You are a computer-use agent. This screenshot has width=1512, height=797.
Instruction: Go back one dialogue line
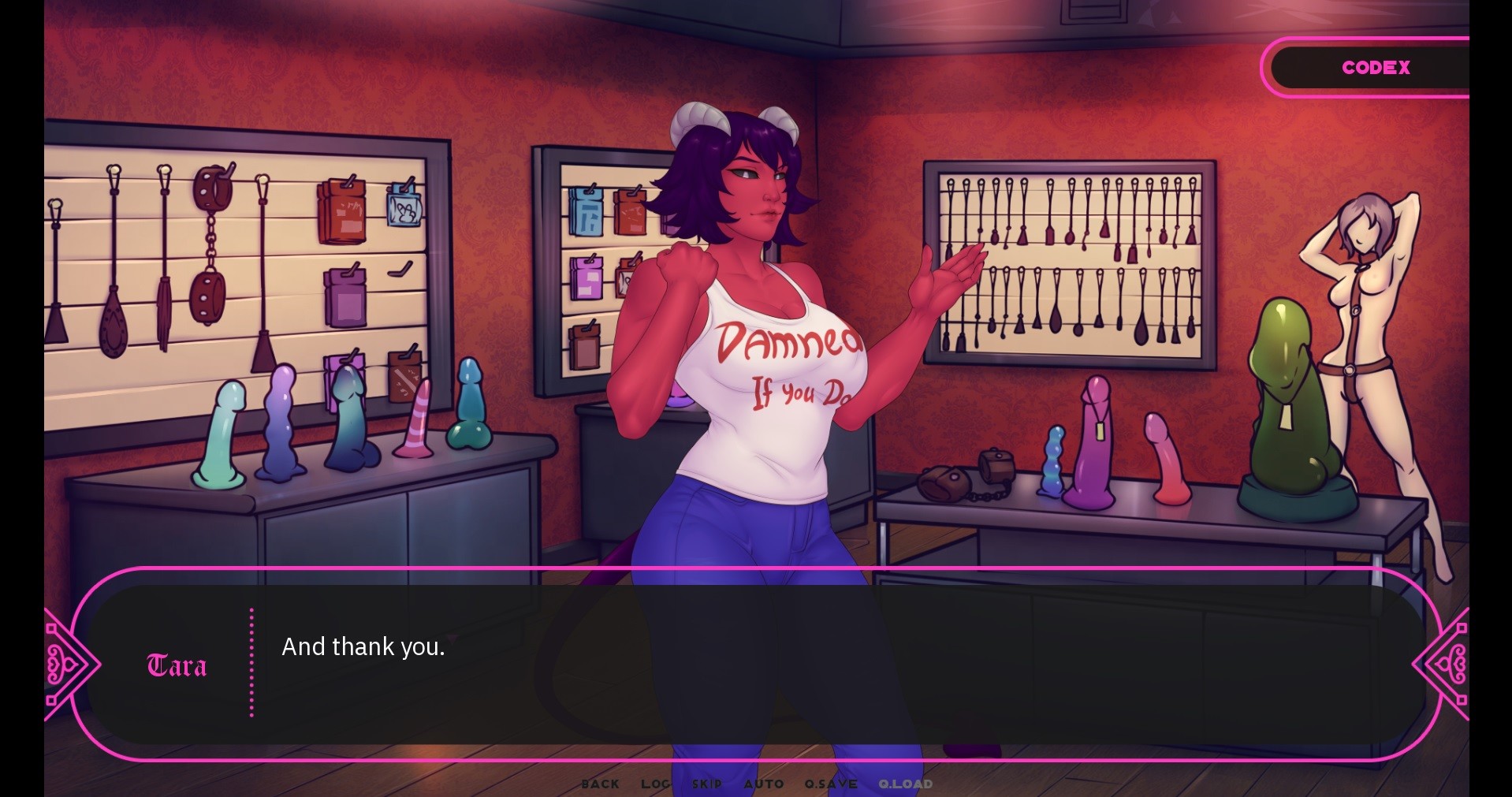(x=600, y=784)
